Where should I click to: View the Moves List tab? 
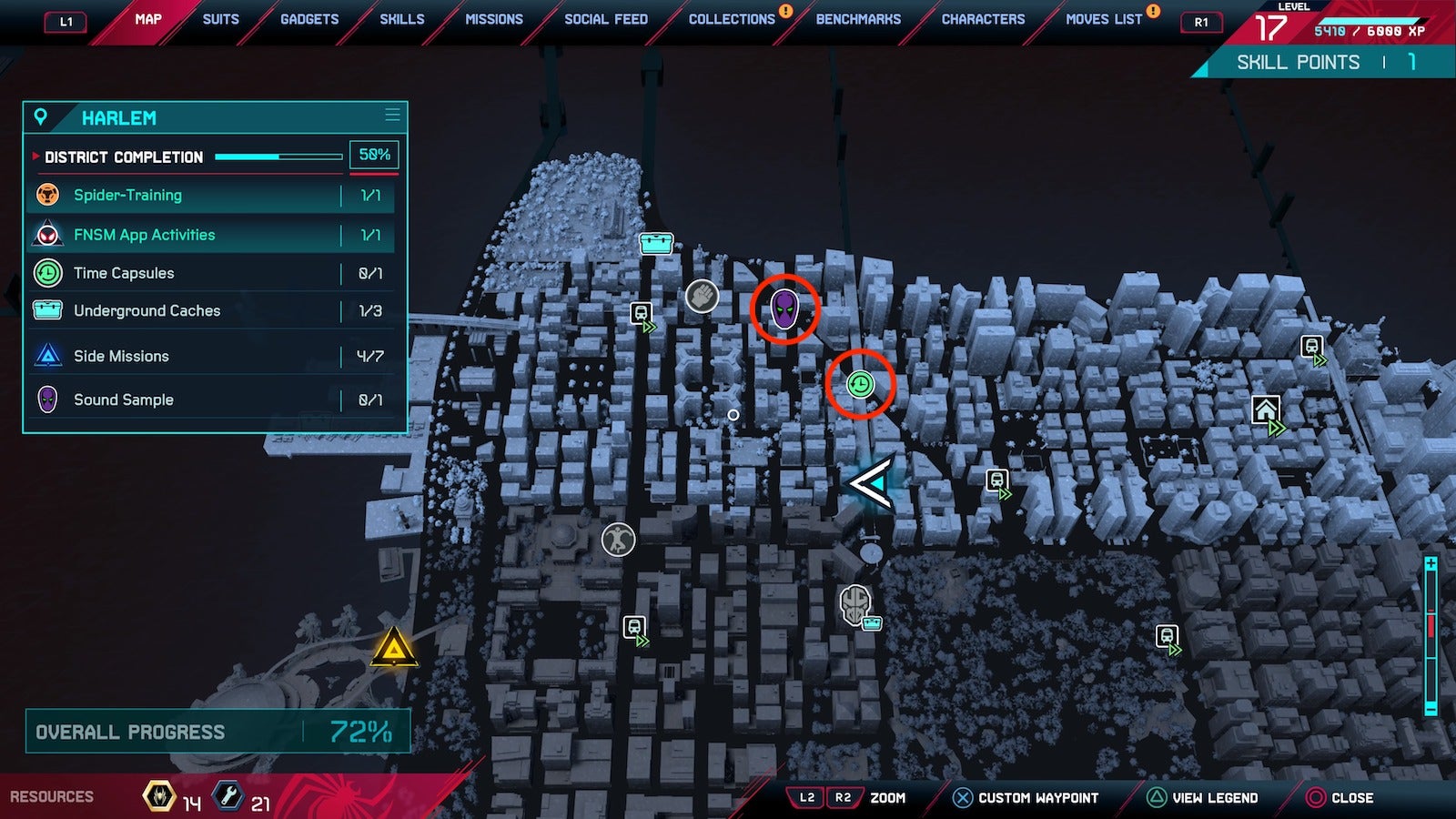tap(1104, 19)
